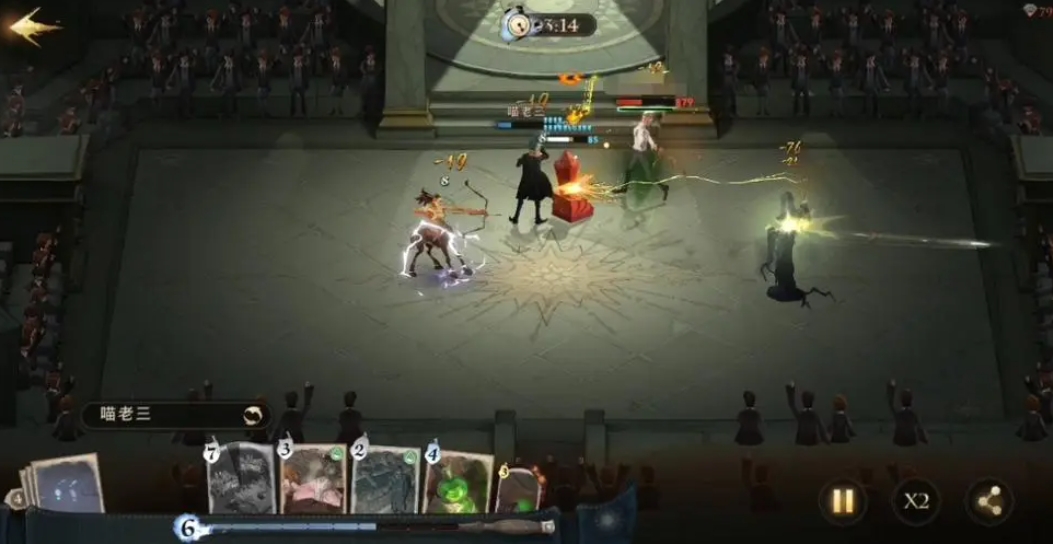Image resolution: width=1053 pixels, height=544 pixels.
Task: Select the 3-cost card in hand
Action: 314,480
